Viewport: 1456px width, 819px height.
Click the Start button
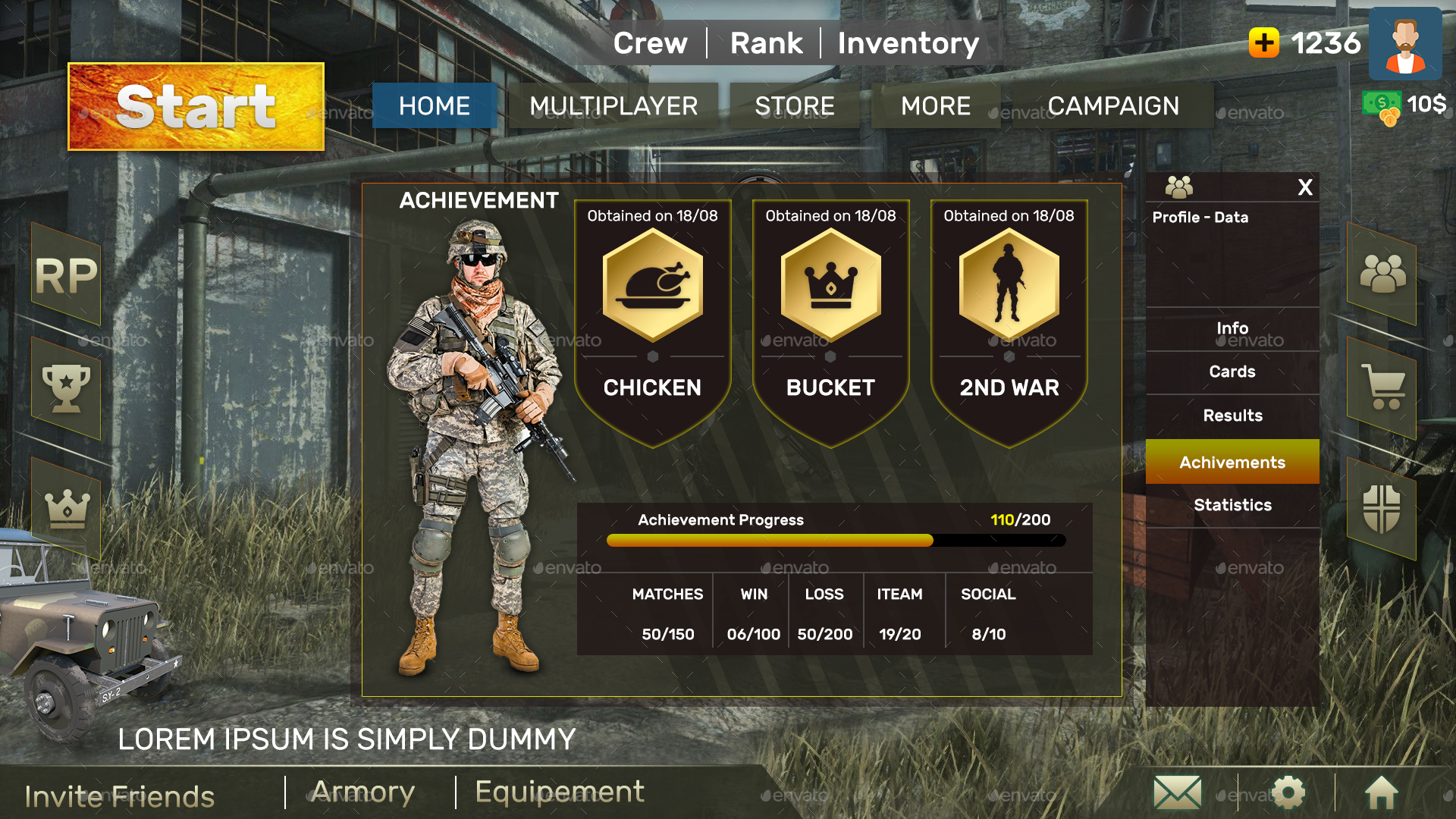[196, 107]
